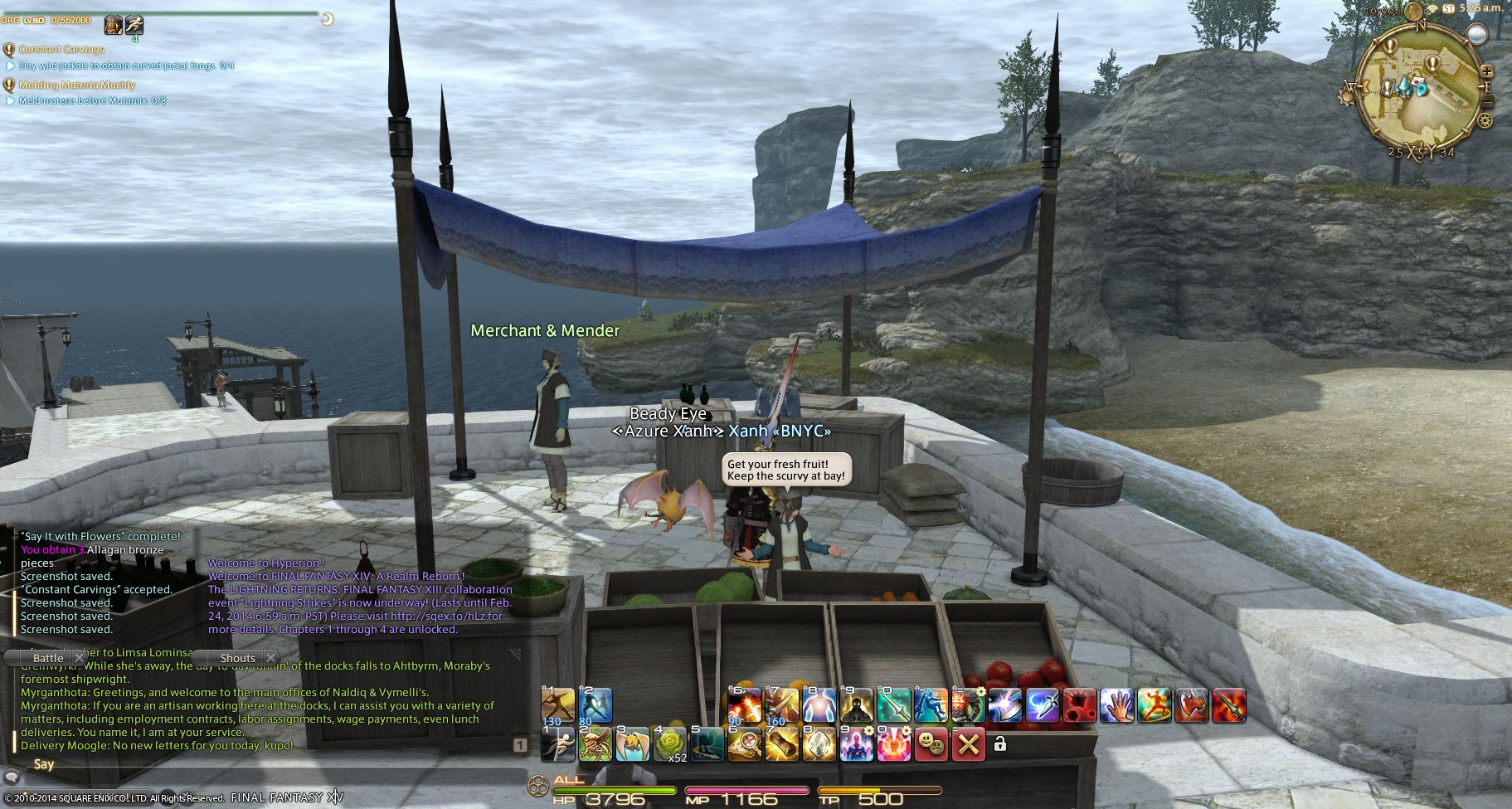Use the rolled scroll hotbar item
This screenshot has height=809, width=1512.
pos(781,744)
